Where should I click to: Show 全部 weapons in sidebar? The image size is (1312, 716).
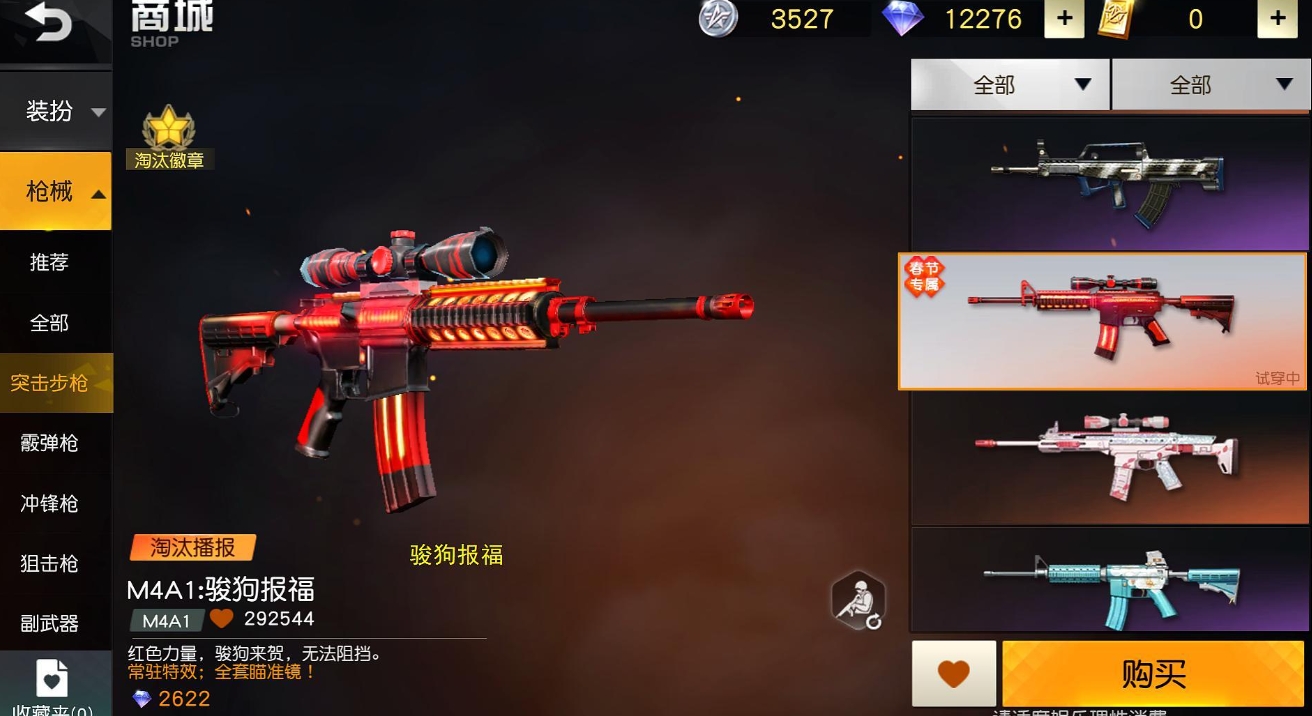click(49, 323)
